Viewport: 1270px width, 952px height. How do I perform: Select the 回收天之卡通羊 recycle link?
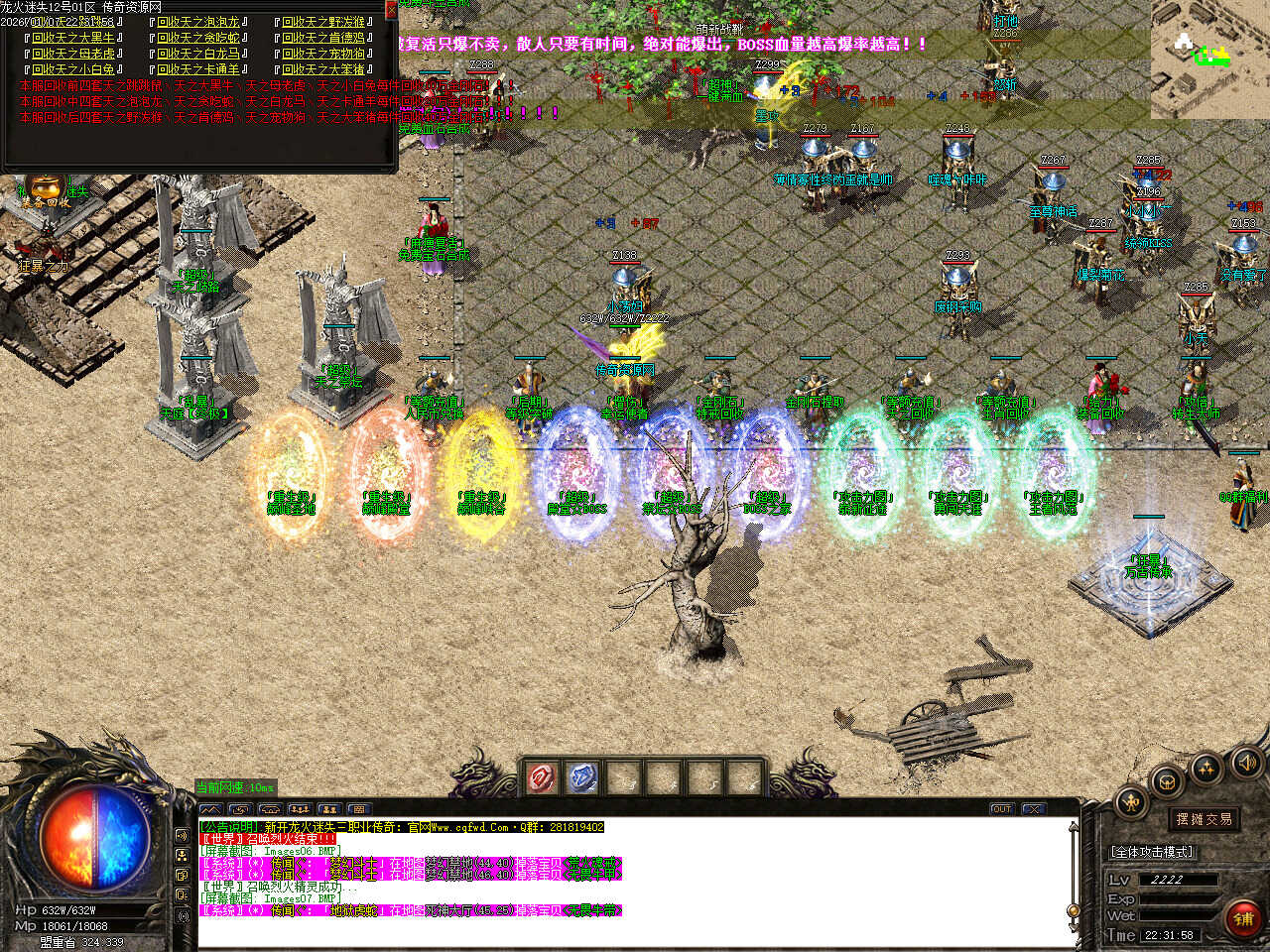[x=198, y=69]
